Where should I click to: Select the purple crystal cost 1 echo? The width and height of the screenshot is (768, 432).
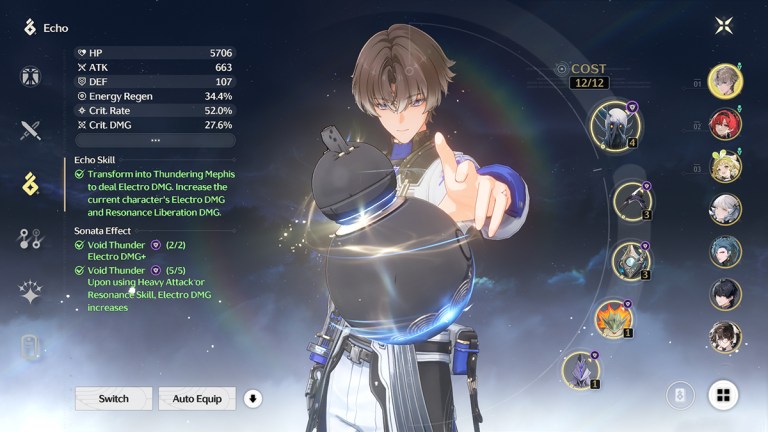click(580, 368)
